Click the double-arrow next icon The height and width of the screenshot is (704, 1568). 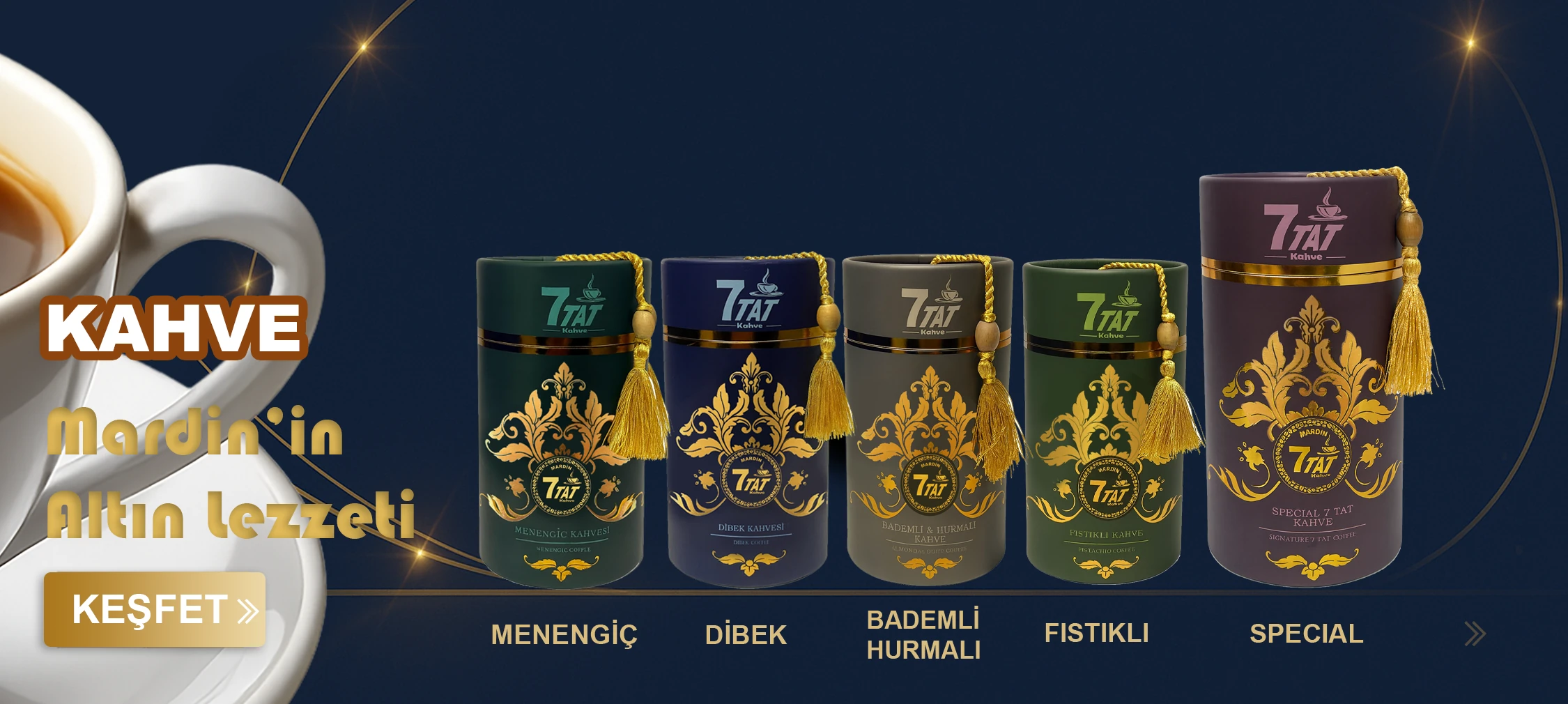(1475, 634)
